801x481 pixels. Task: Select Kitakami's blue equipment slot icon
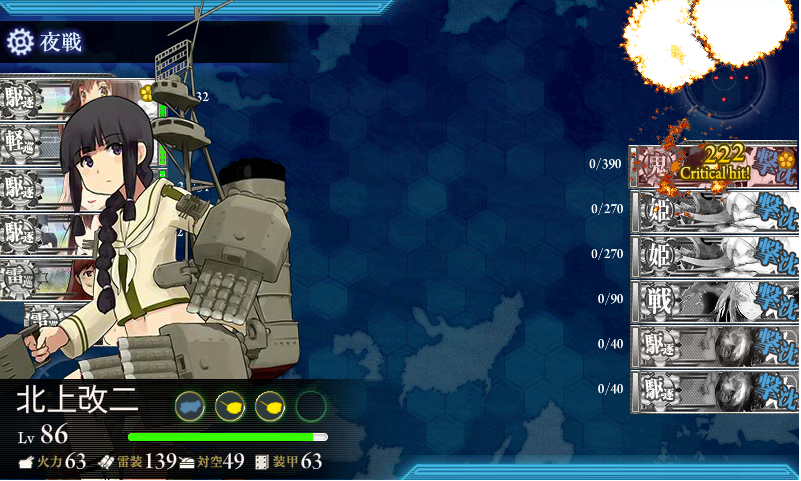(x=190, y=405)
